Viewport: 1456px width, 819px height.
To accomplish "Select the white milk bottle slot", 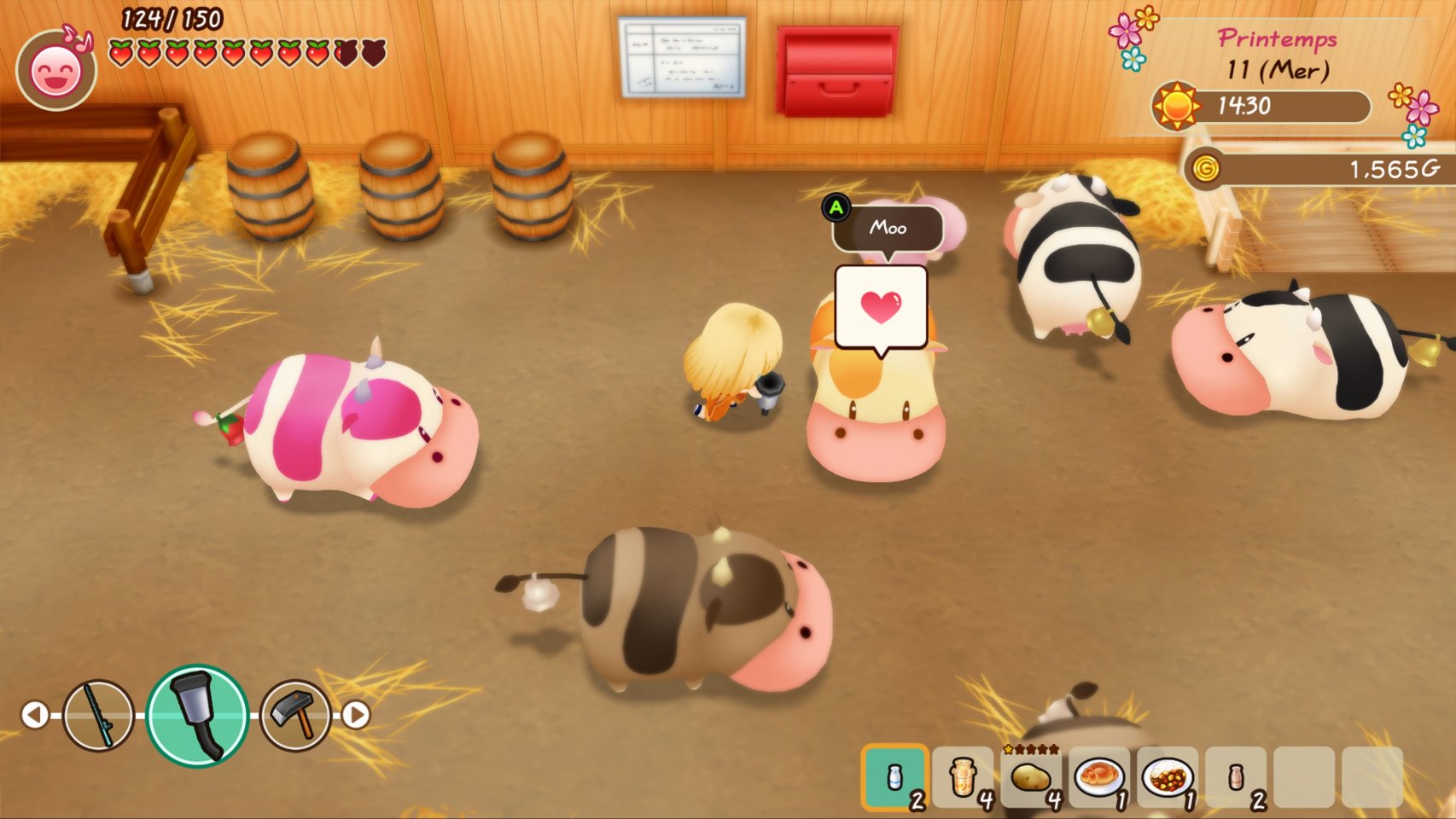I will tap(894, 777).
